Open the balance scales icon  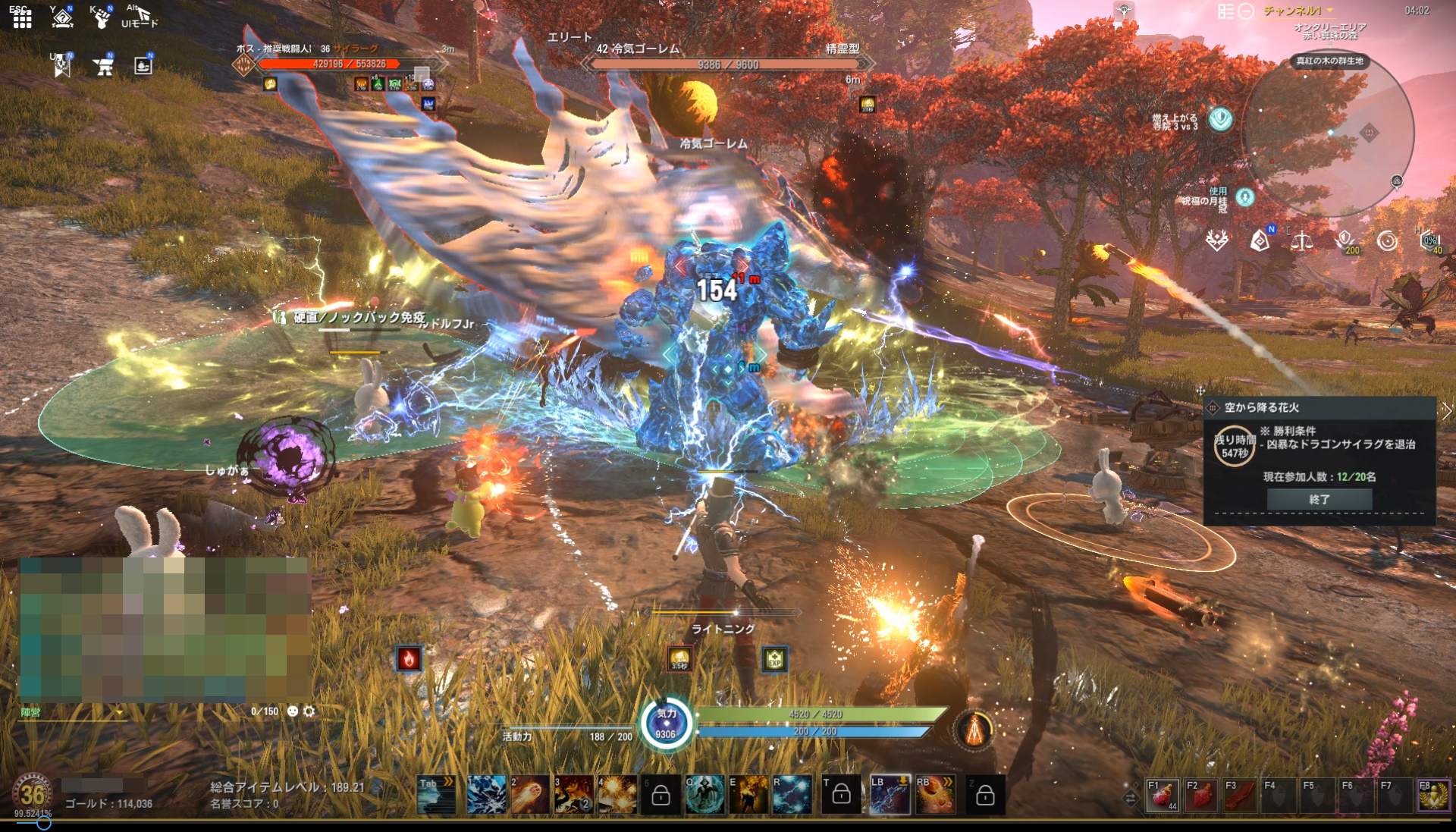[1302, 242]
